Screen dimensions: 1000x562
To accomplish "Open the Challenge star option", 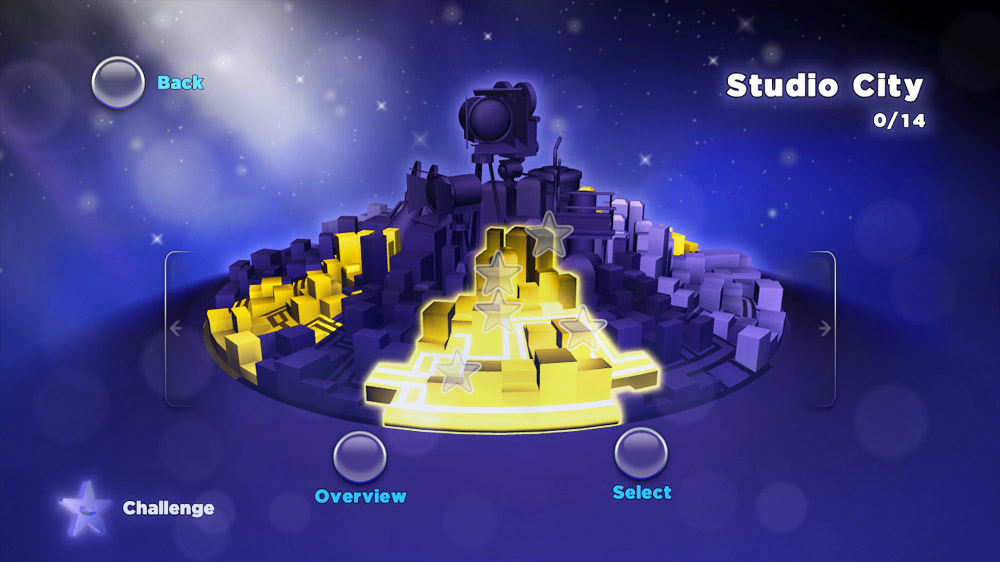I will coord(84,508).
